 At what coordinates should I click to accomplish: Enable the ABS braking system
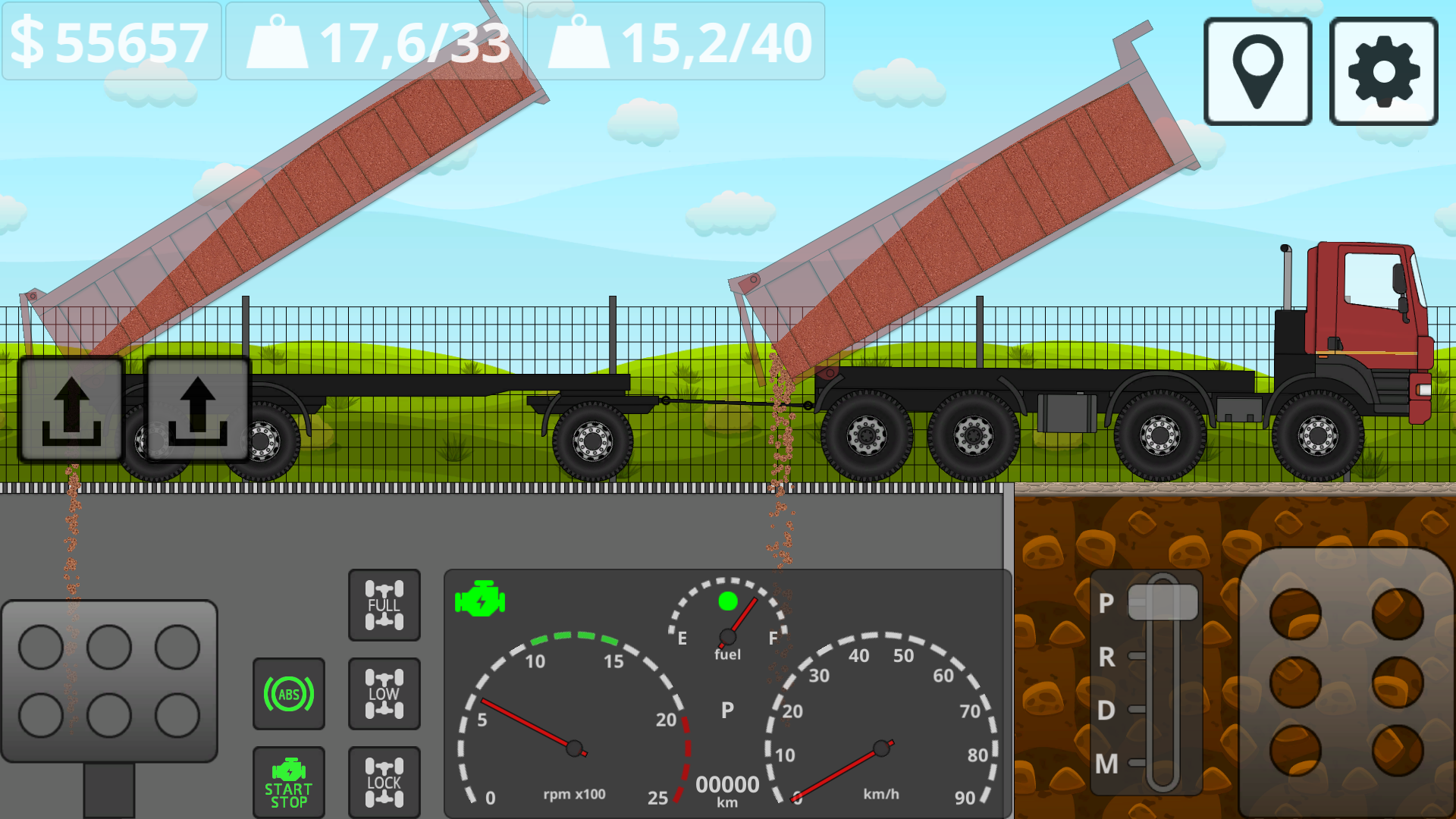pyautogui.click(x=289, y=692)
